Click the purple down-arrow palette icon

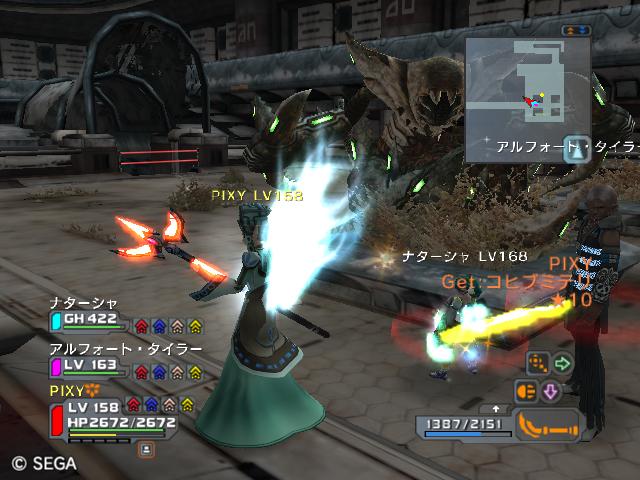point(550,391)
